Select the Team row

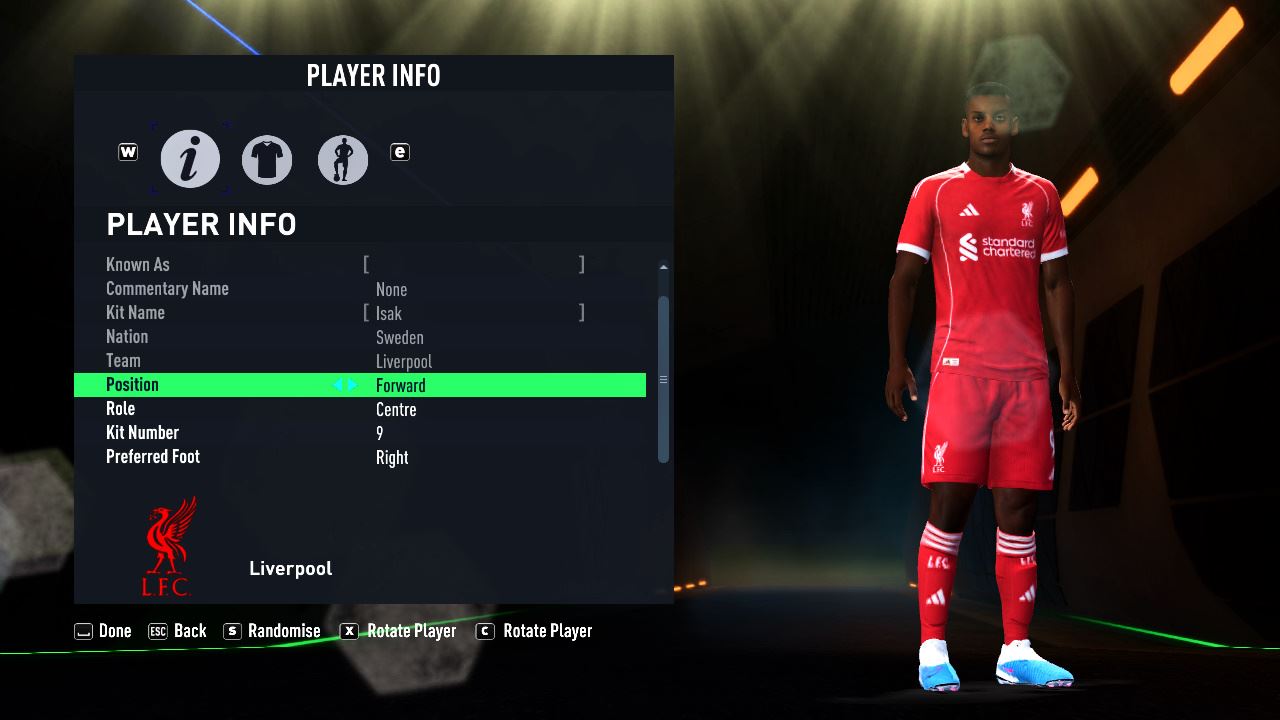(360, 361)
